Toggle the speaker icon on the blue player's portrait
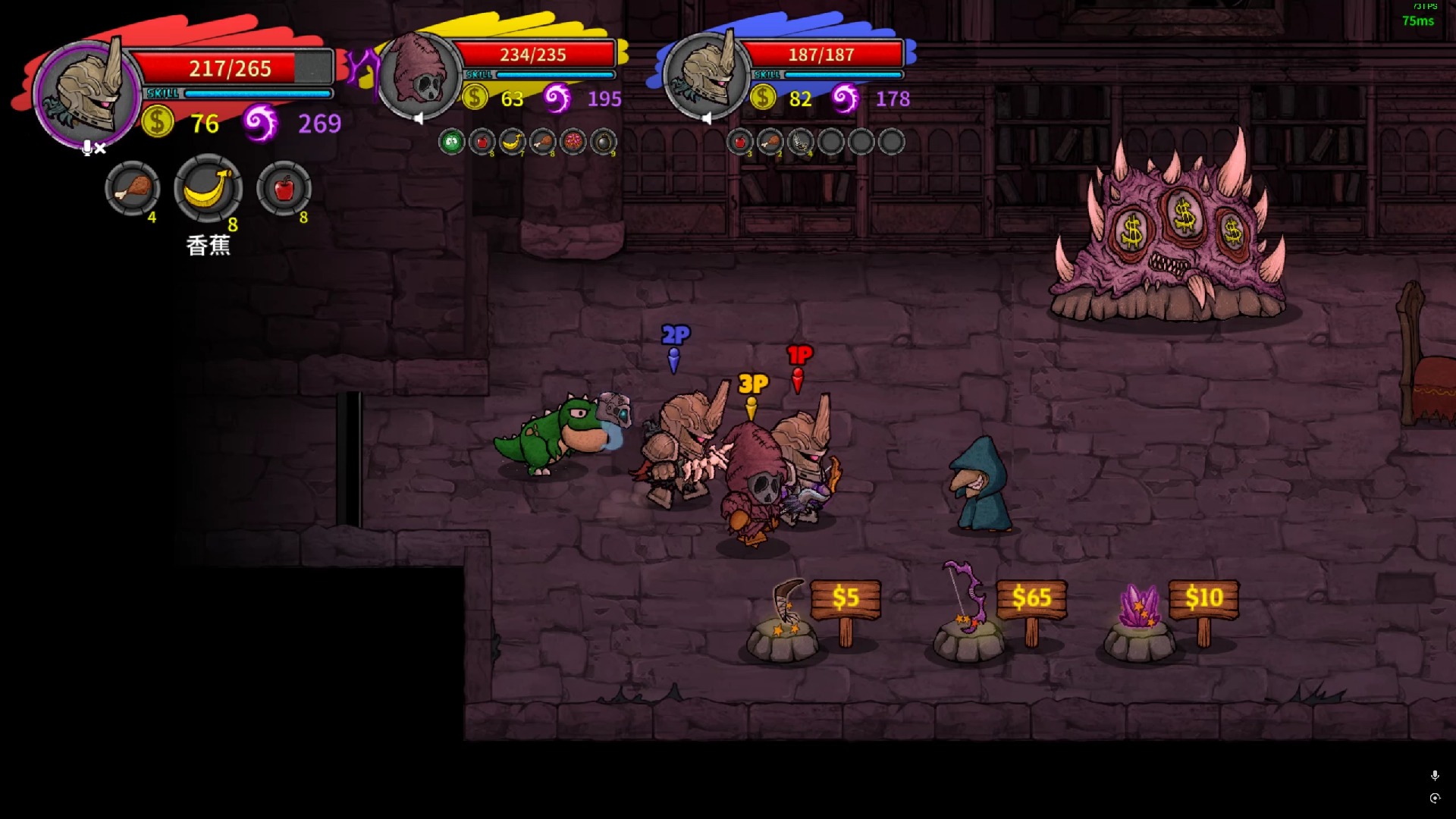The width and height of the screenshot is (1456, 819). (707, 118)
